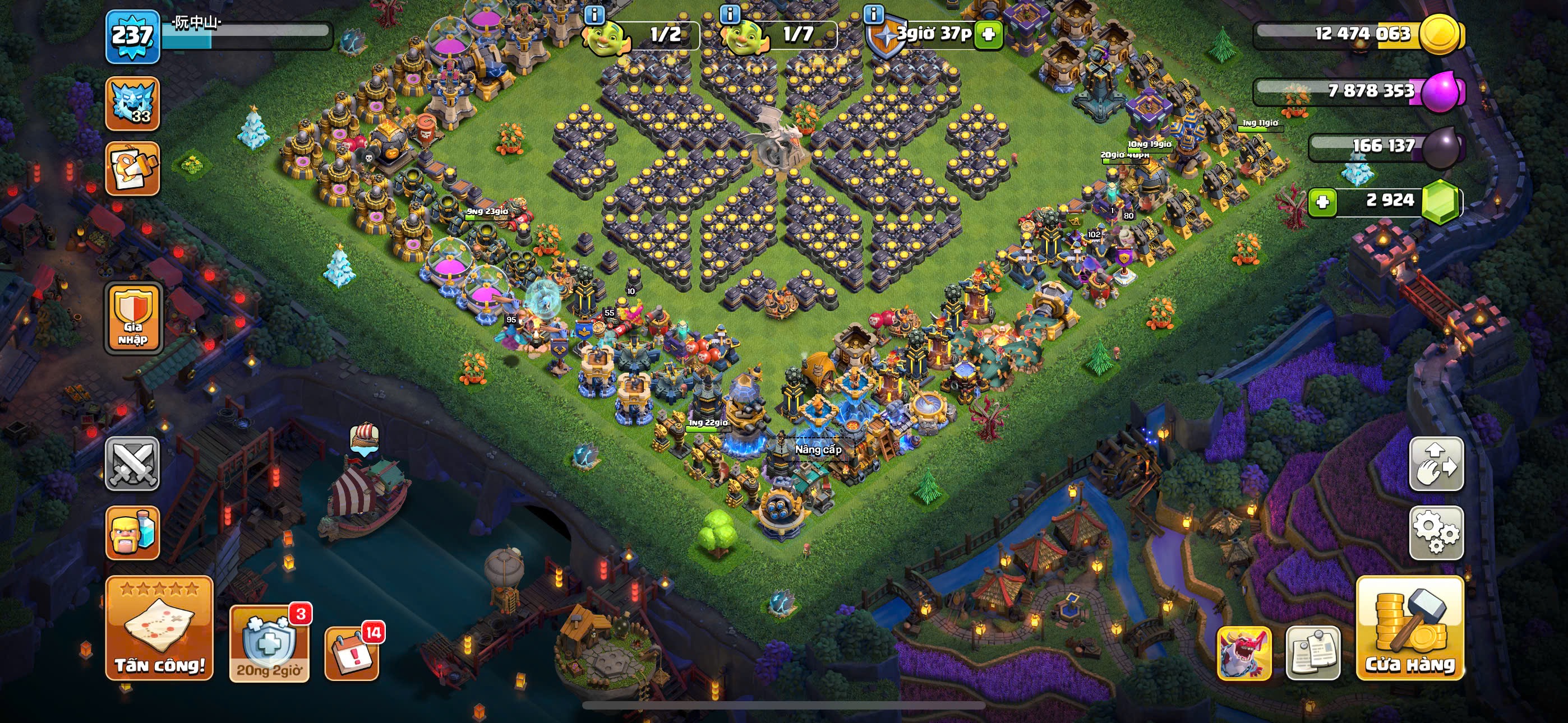Tap the Tấn công! attack button
The width and height of the screenshot is (1568, 723).
click(159, 628)
